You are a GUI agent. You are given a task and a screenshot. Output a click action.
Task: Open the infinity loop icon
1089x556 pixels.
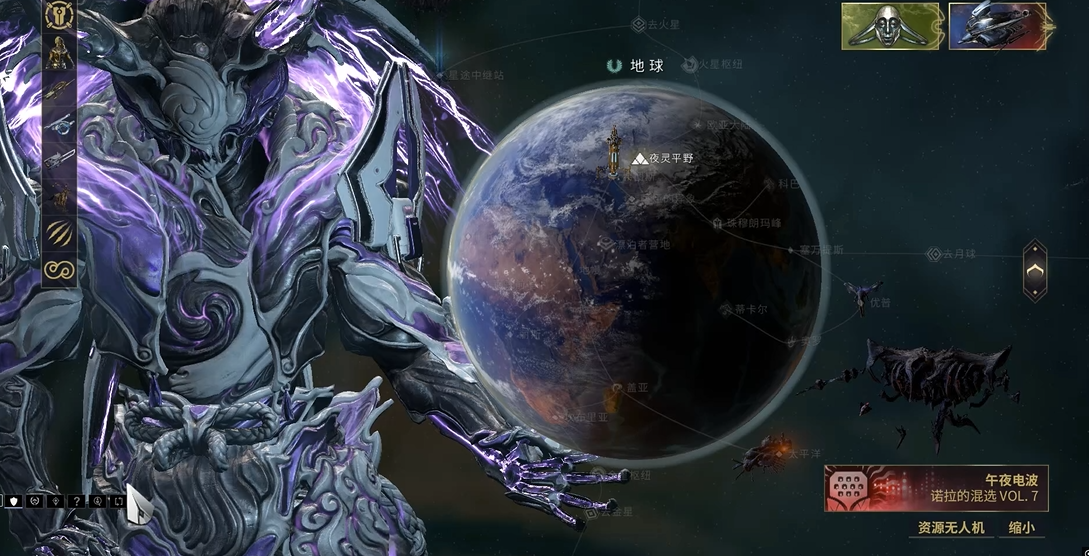[60, 269]
